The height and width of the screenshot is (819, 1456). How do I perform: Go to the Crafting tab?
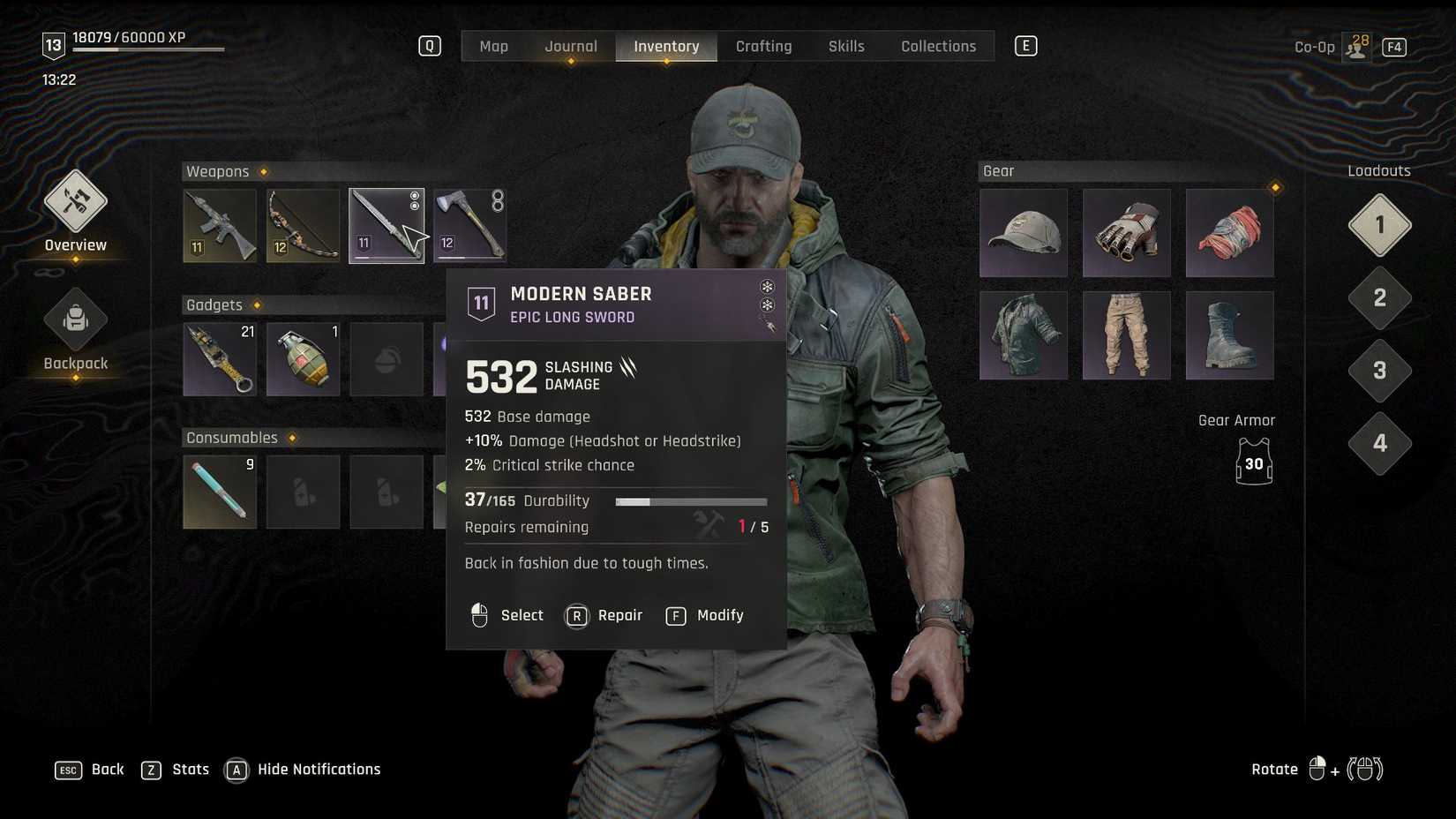(763, 46)
